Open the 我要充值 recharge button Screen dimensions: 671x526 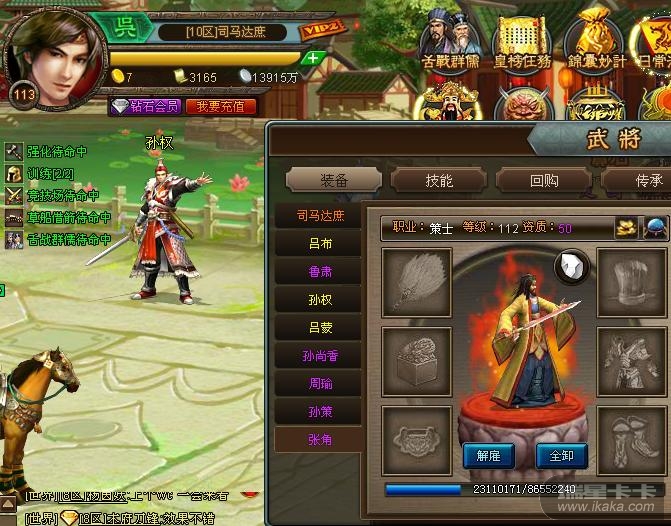coord(220,106)
